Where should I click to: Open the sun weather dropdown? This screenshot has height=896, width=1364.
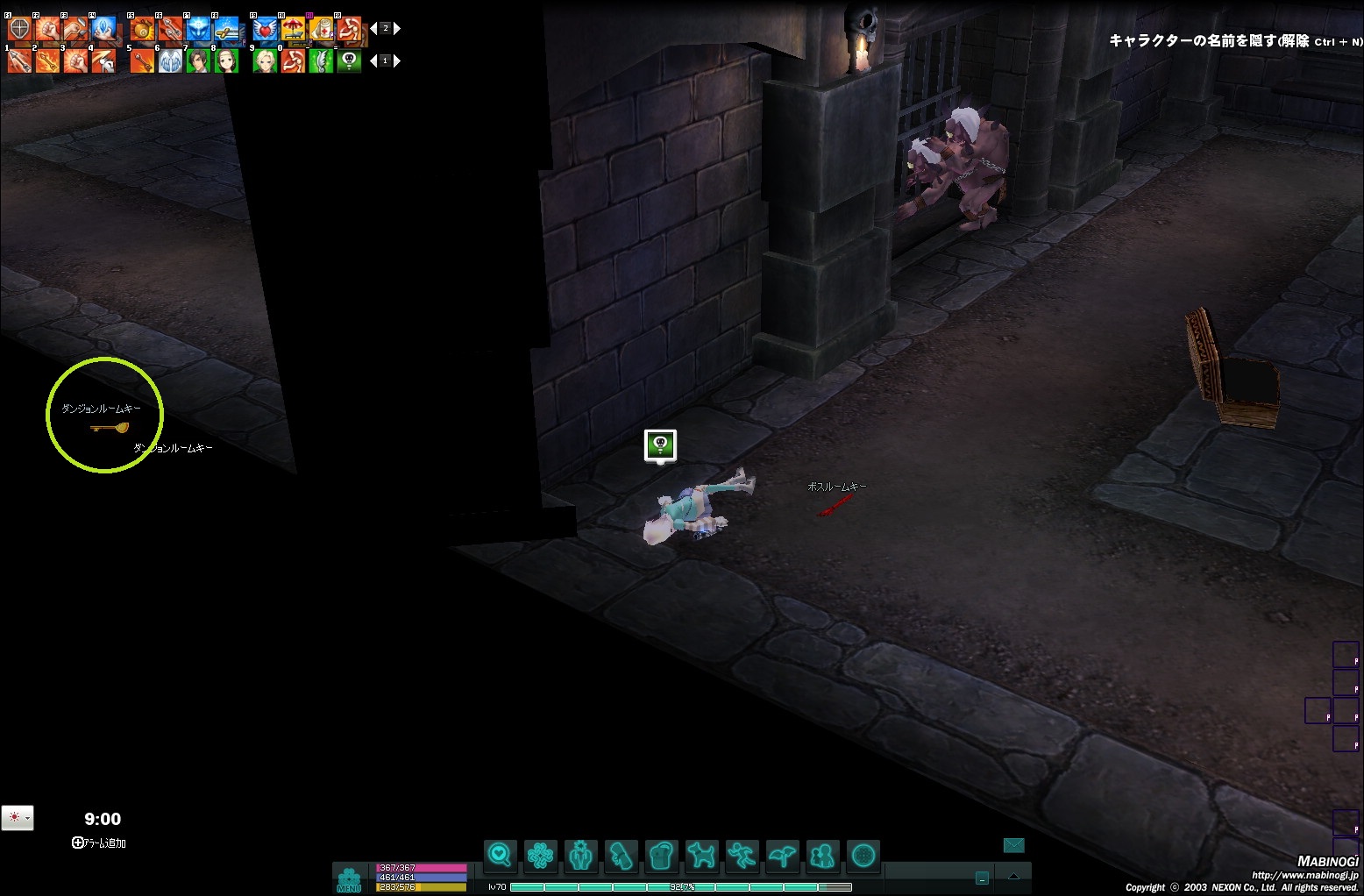[x=18, y=817]
